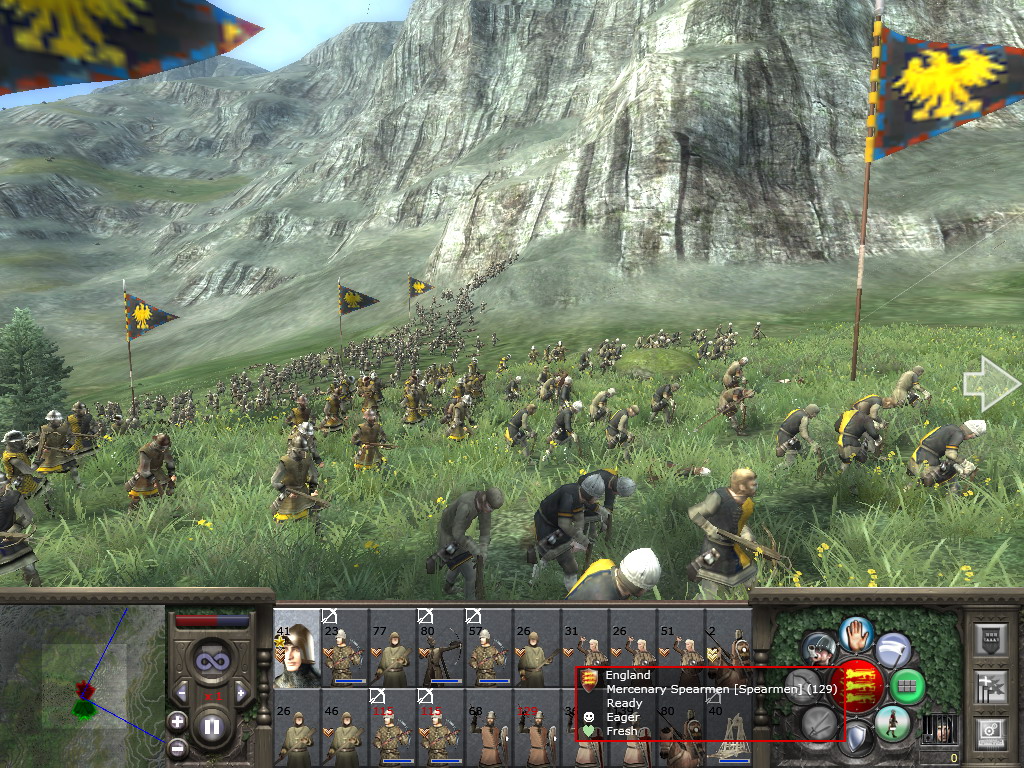The image size is (1024, 768).
Task: Open the captured prisoners cage icon
Action: pos(938,730)
